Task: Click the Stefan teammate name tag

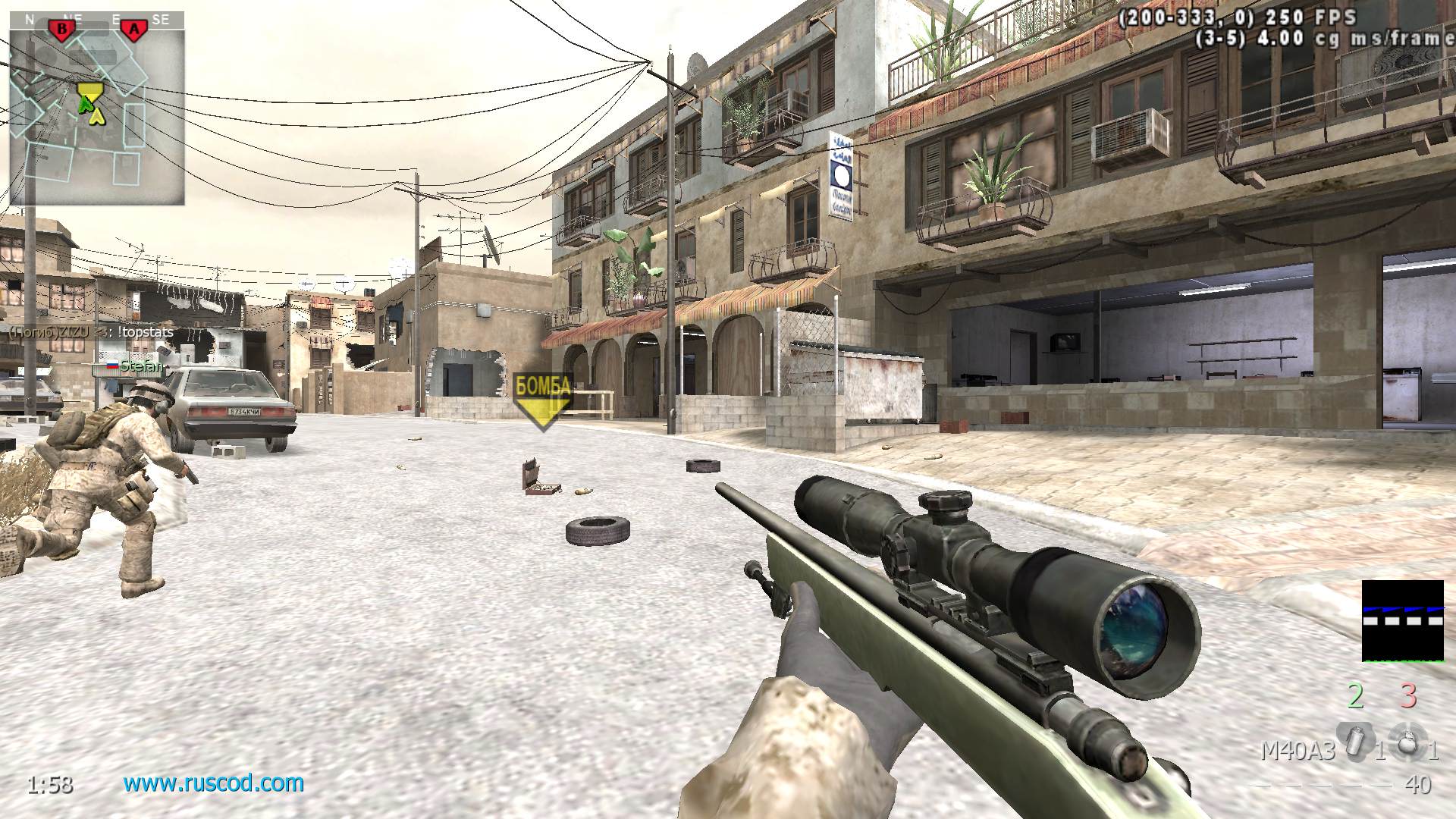Action: (141, 367)
